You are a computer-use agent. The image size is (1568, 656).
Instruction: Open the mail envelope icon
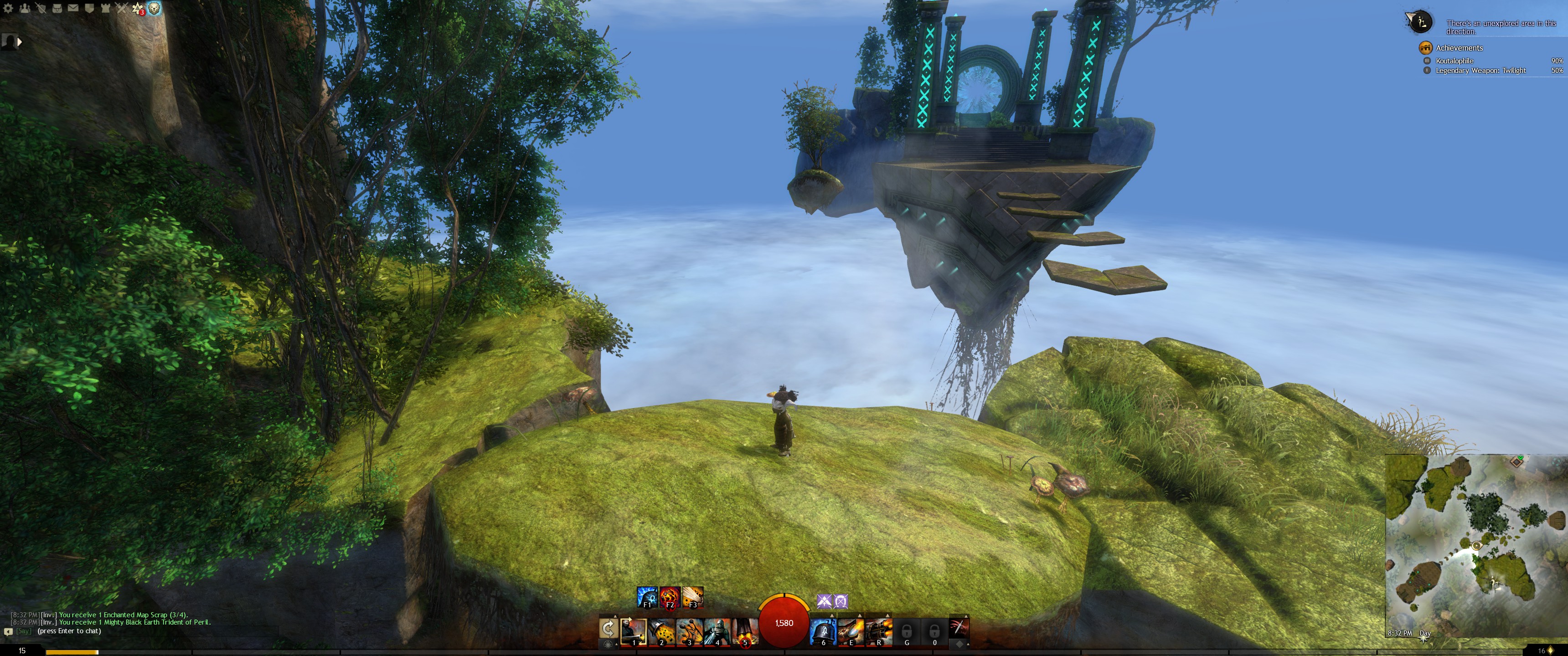point(73,8)
